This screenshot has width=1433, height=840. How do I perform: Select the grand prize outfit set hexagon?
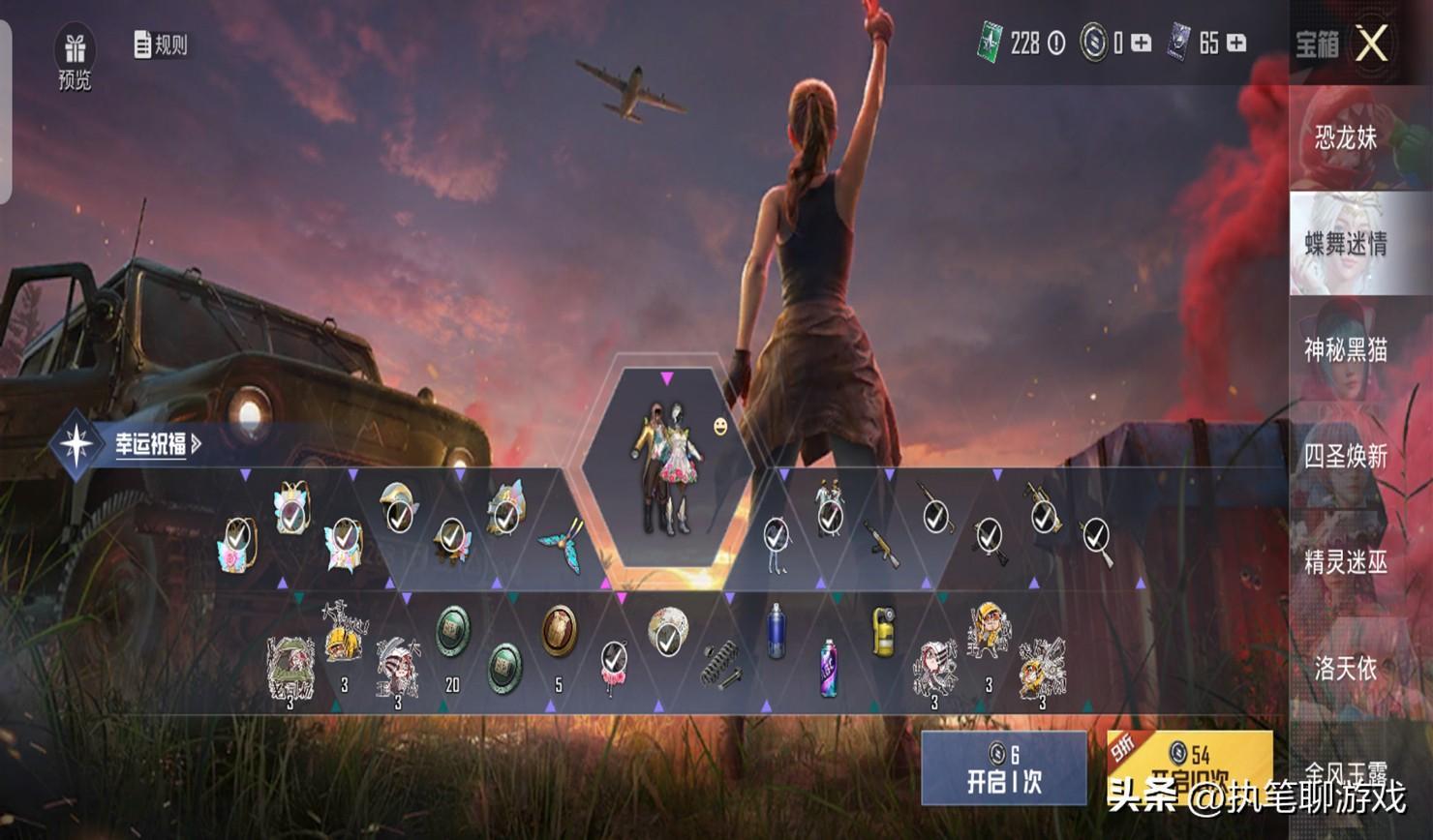coord(666,466)
